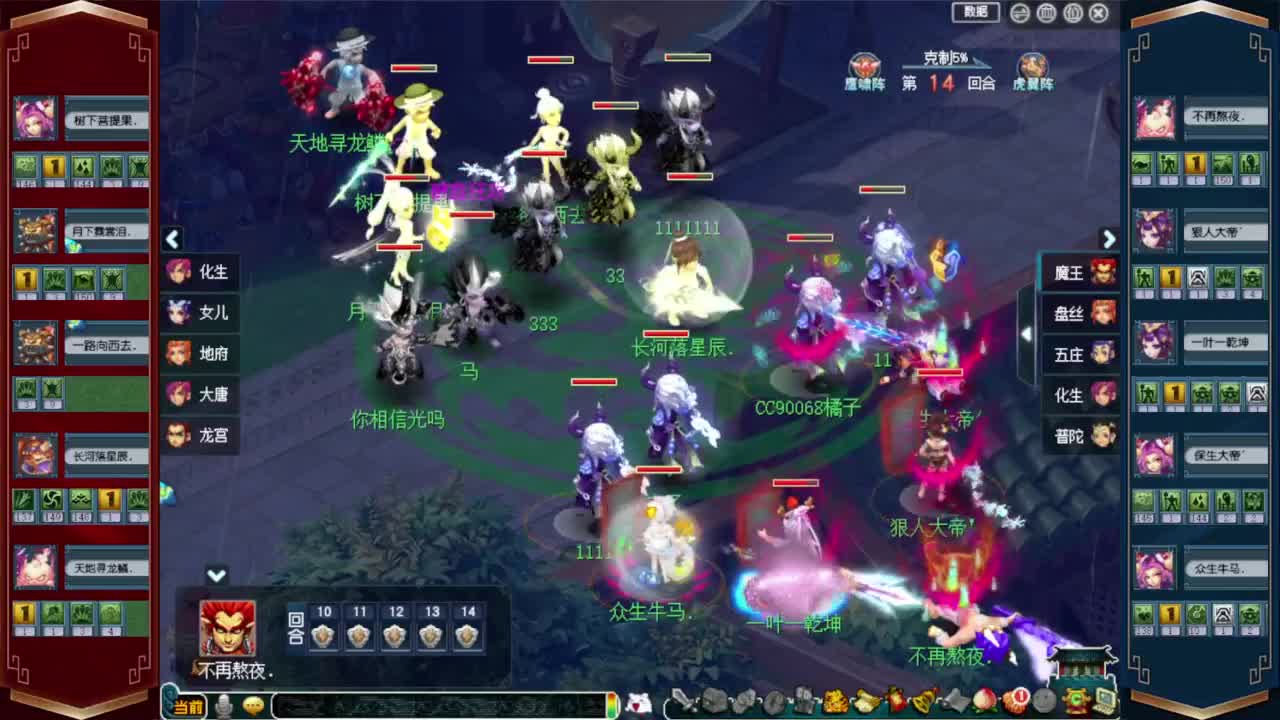Viewport: 1280px width, 720px height.
Task: Toggle voice chat with the microphone icon
Action: [x=224, y=703]
